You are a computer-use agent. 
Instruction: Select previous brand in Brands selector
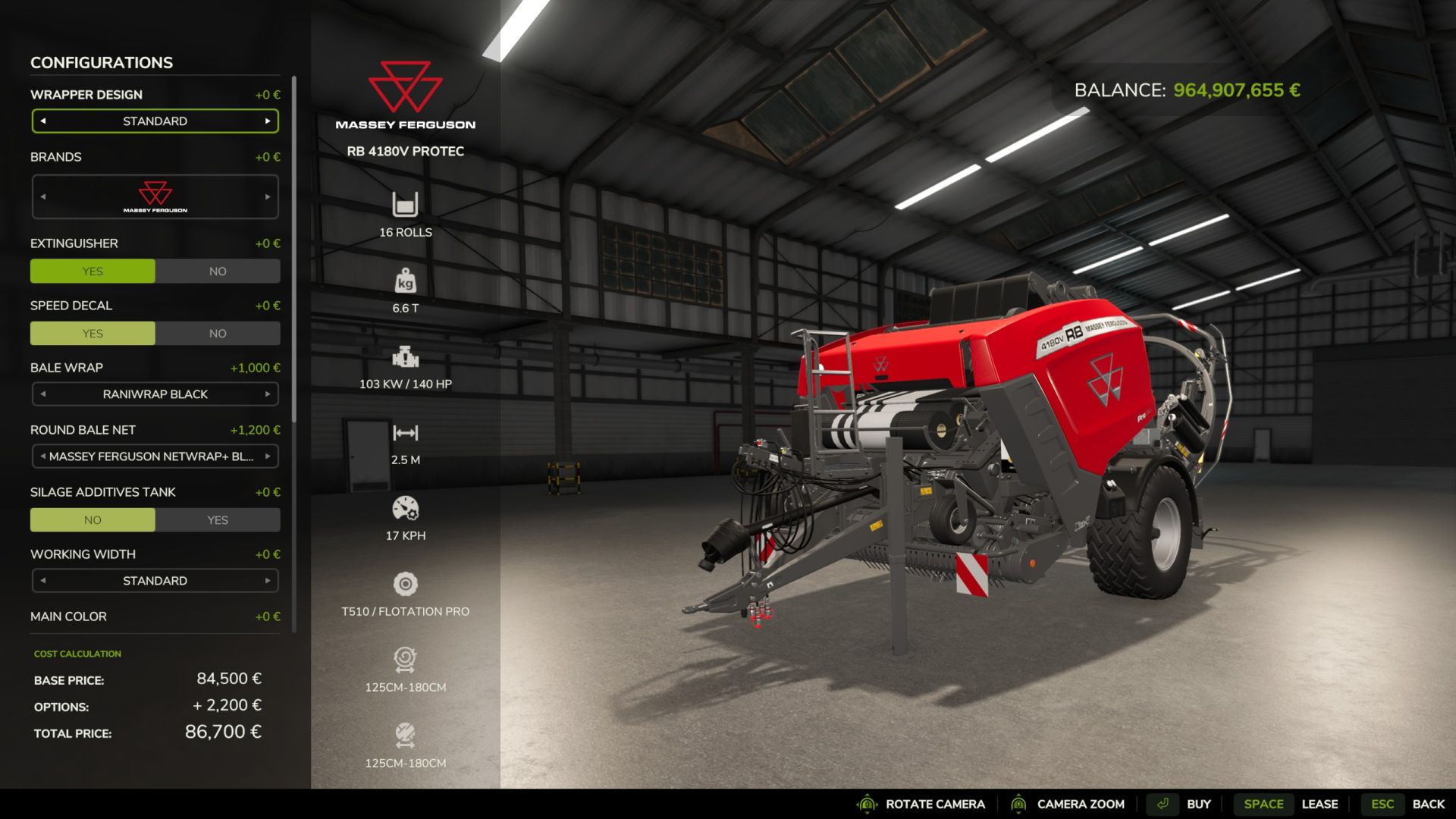(x=43, y=197)
